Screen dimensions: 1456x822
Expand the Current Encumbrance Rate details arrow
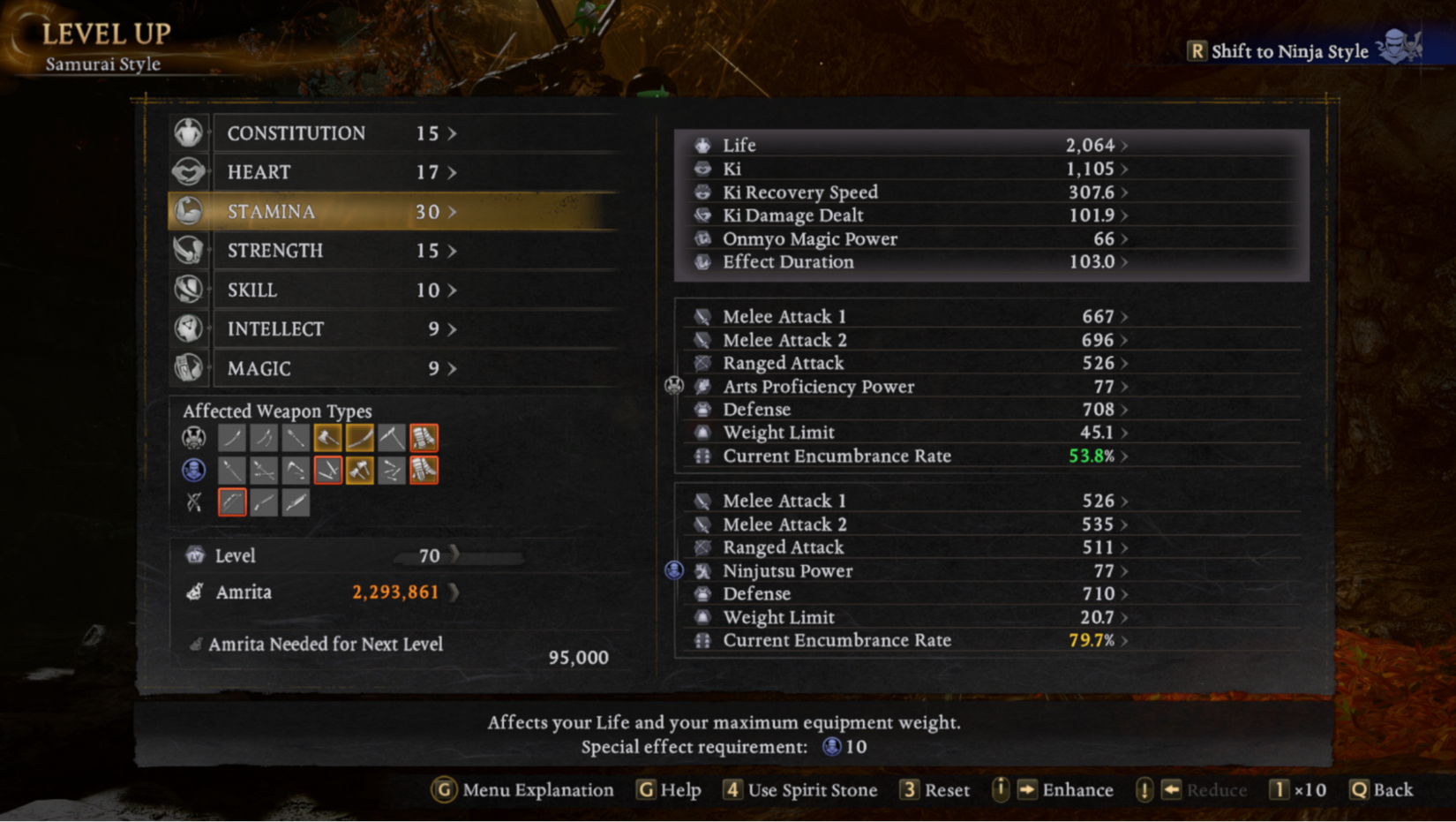tap(1123, 456)
